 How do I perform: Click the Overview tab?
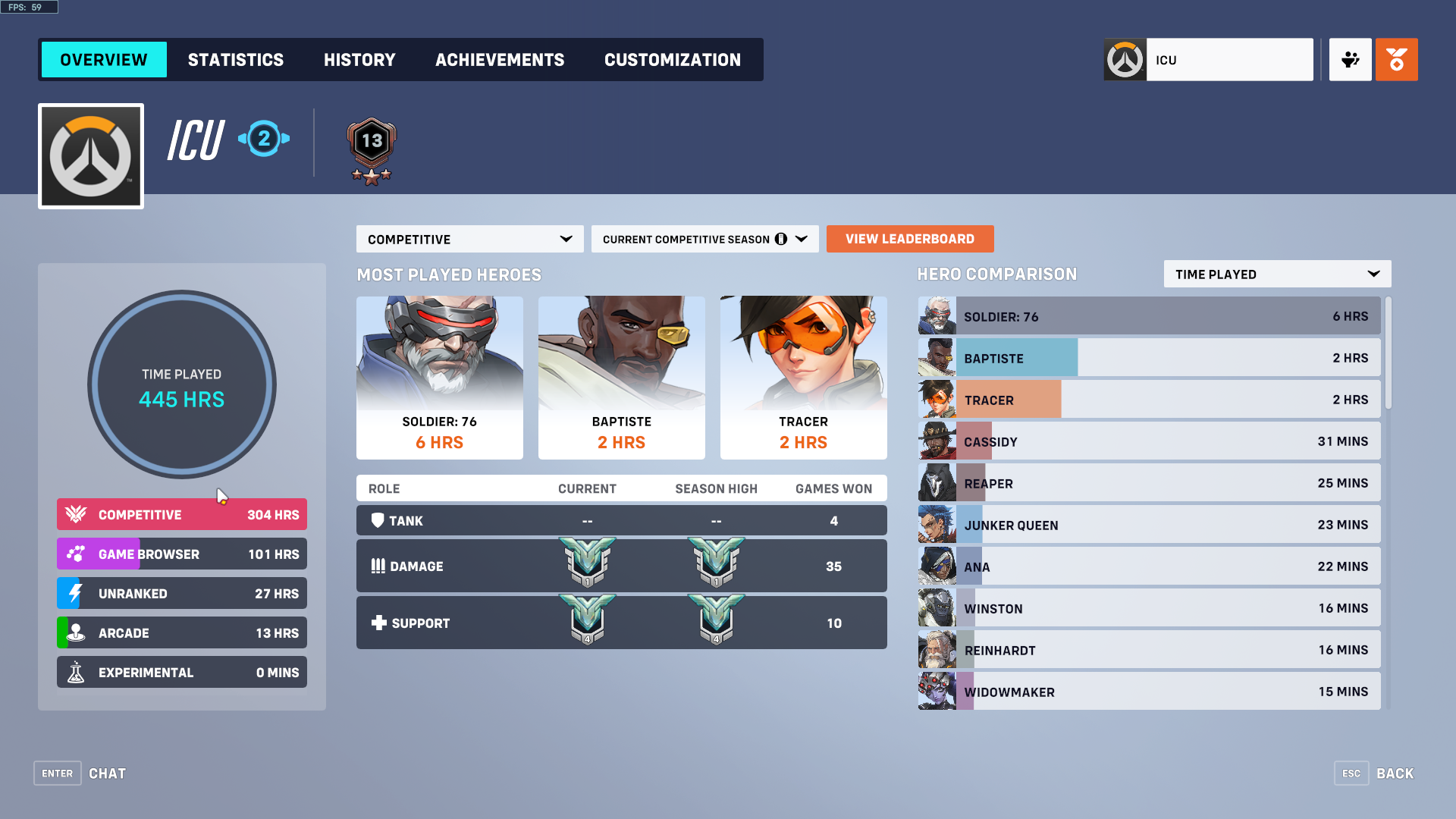104,60
